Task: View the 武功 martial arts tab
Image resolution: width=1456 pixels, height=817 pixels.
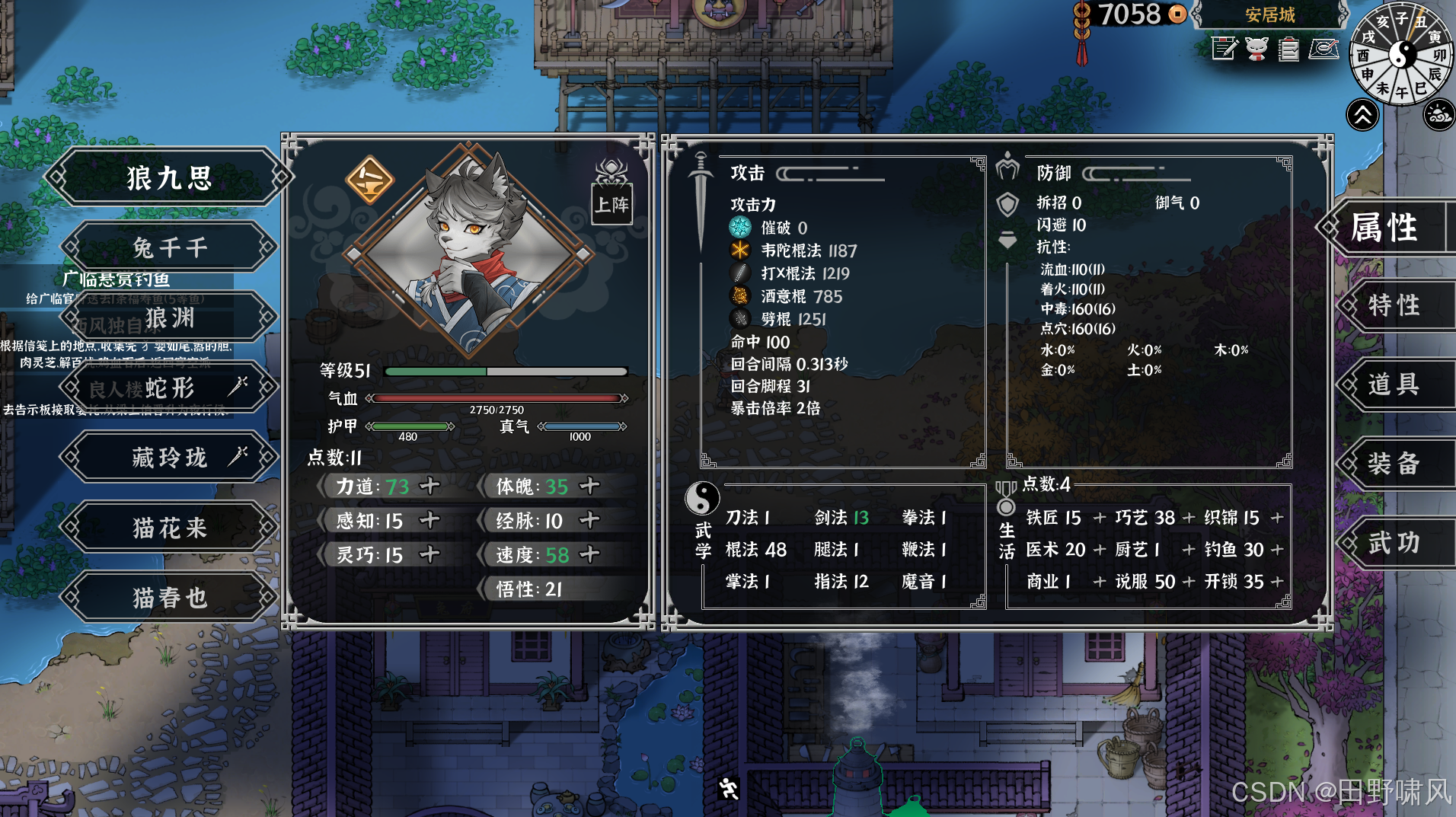Action: [1394, 542]
